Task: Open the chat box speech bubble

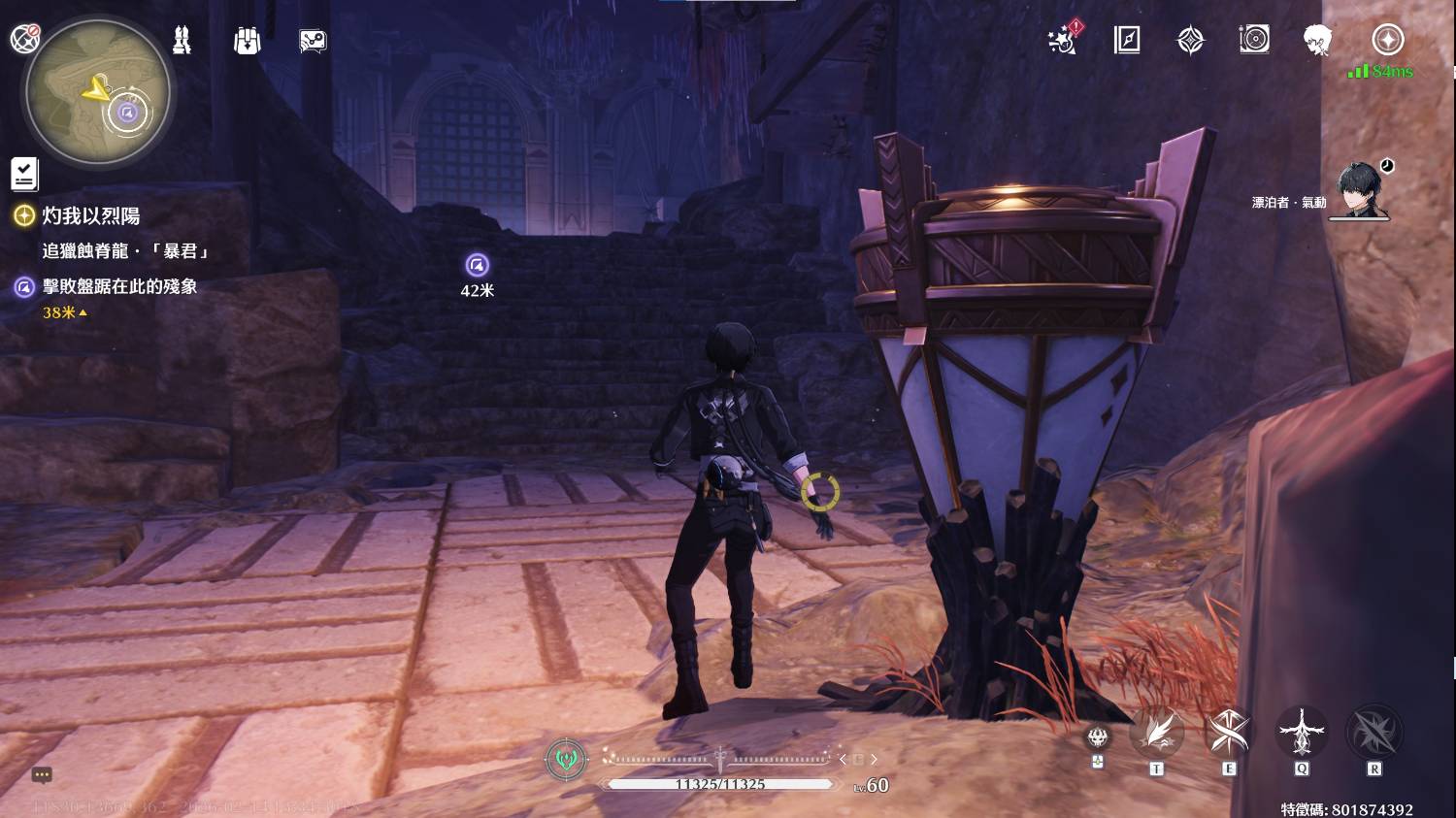Action: pos(42,774)
